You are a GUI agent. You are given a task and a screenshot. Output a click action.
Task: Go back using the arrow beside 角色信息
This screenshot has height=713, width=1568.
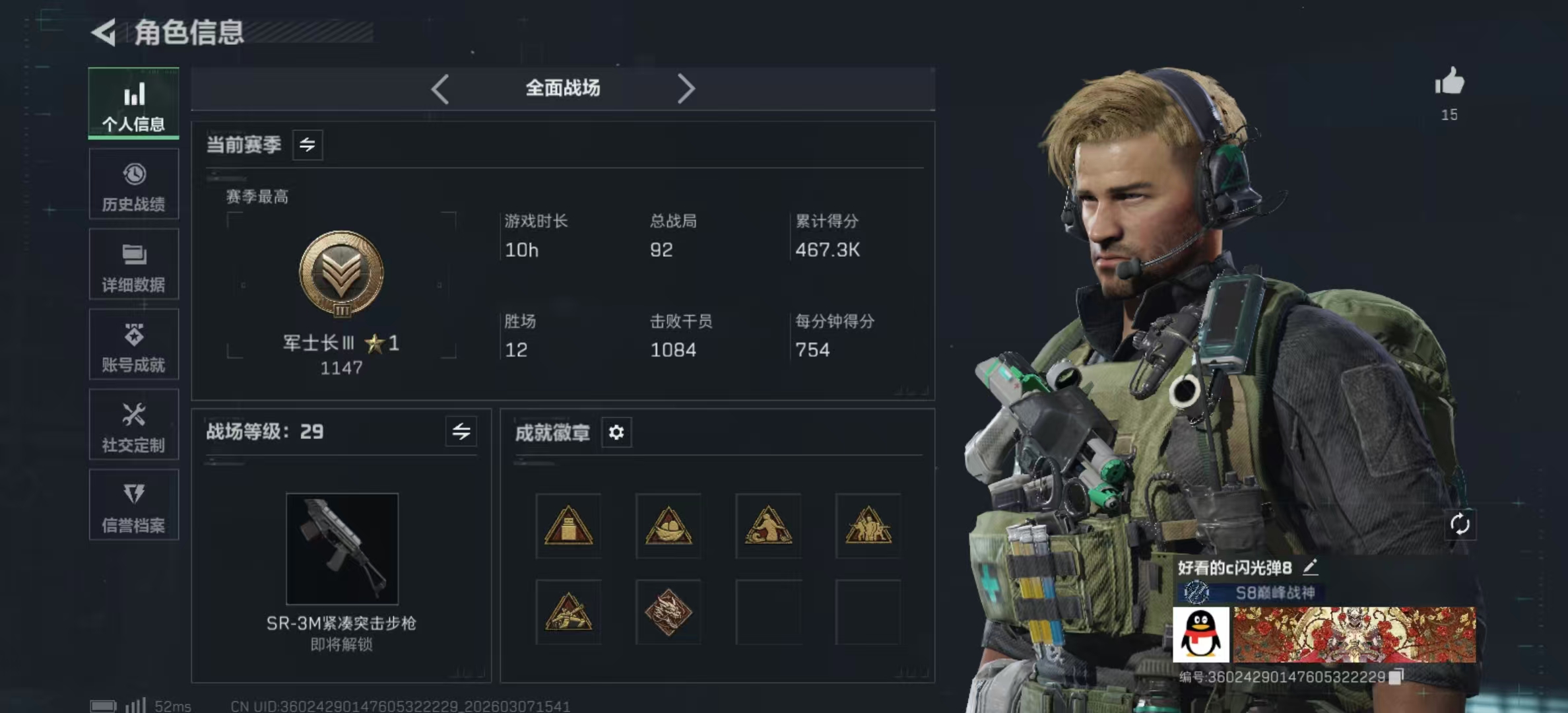pos(104,32)
